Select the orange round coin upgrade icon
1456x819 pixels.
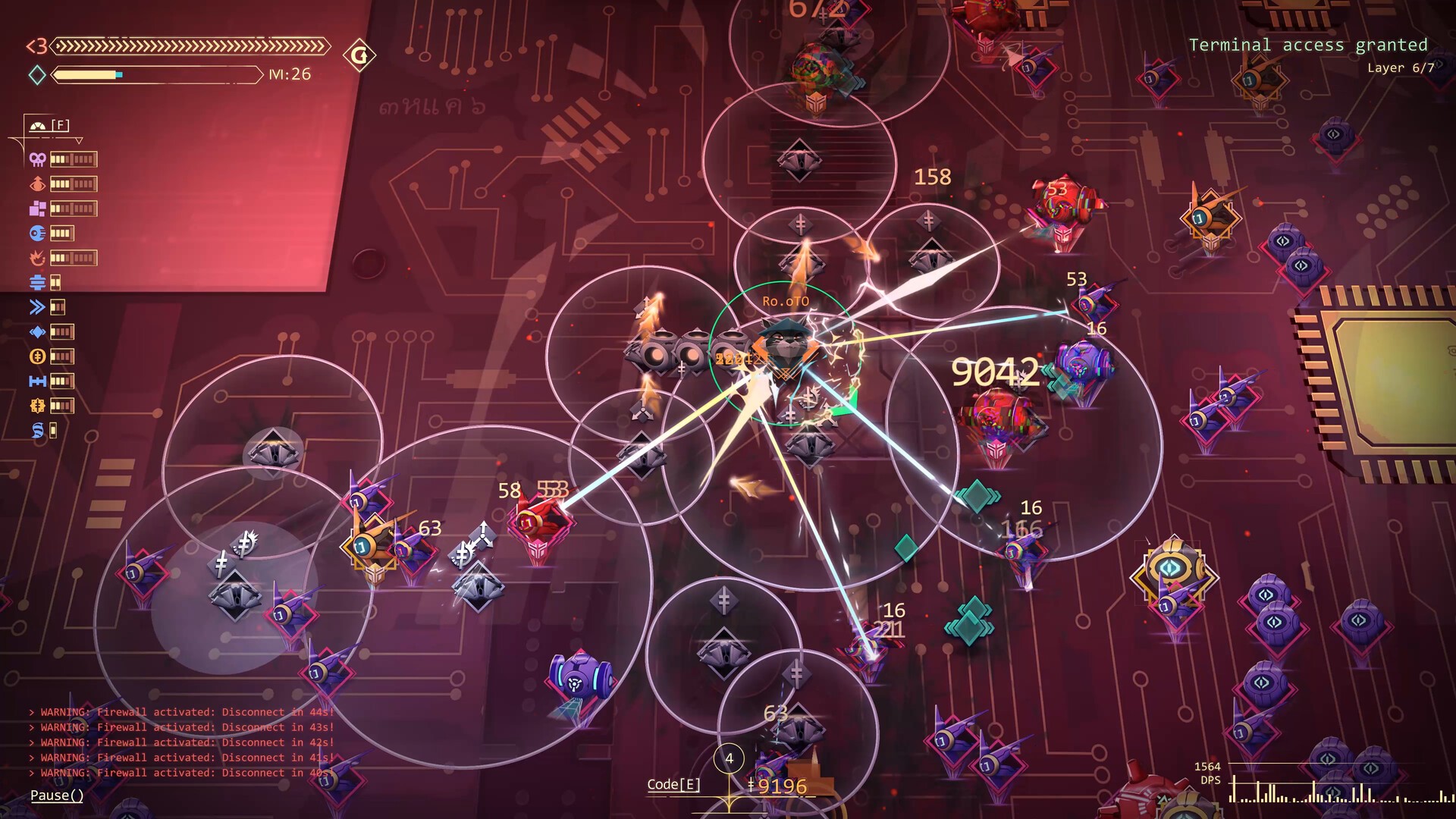(x=37, y=356)
